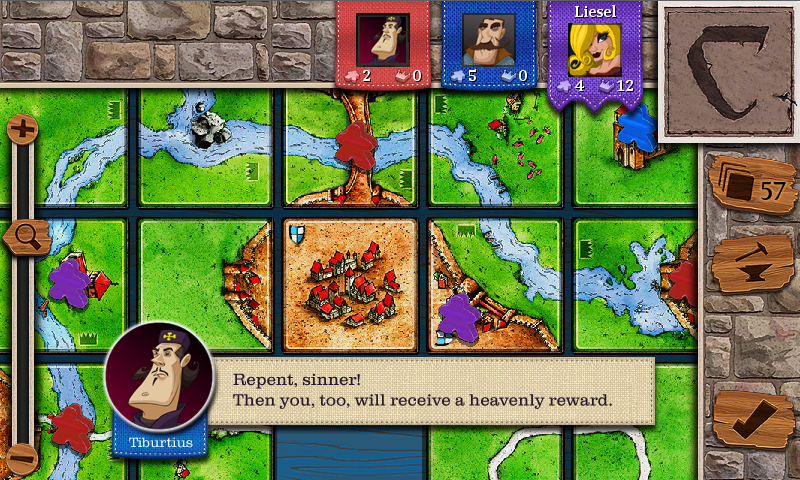Continue past Tiburtius's dialogue message
Viewport: 800px width, 480px height.
coord(430,391)
